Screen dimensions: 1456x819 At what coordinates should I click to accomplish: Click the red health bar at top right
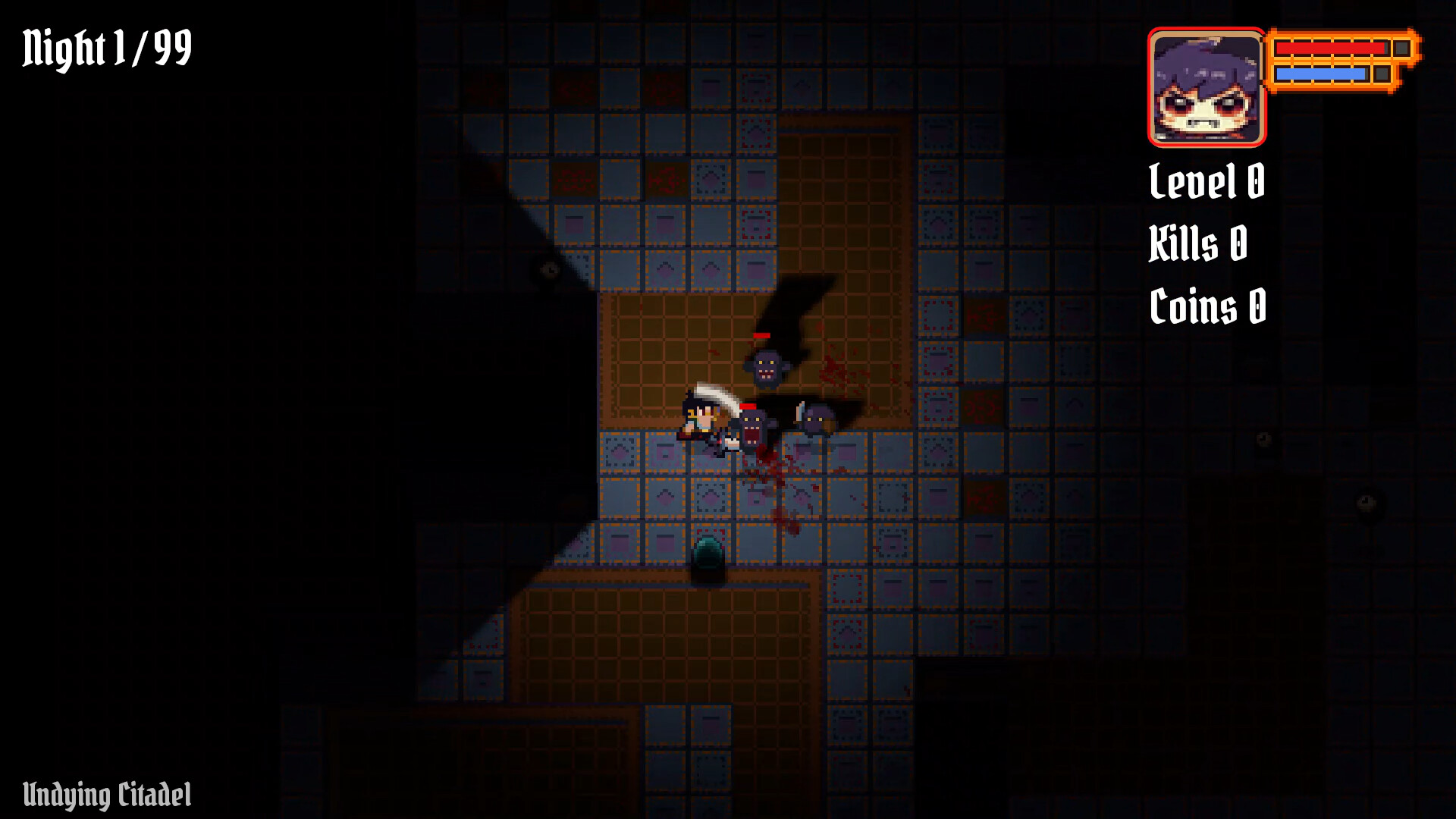(x=1329, y=47)
